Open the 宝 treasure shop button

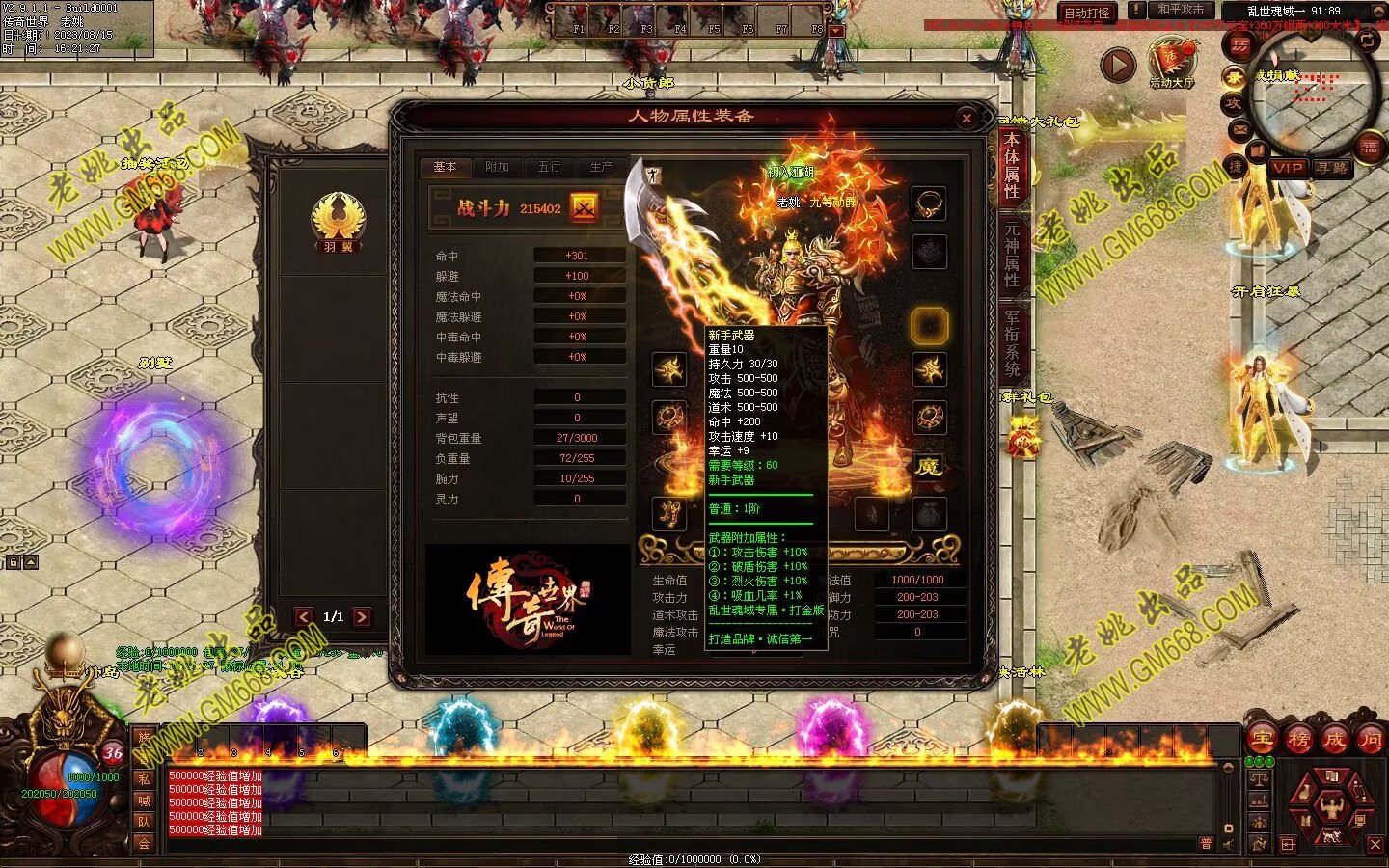pos(1261,740)
